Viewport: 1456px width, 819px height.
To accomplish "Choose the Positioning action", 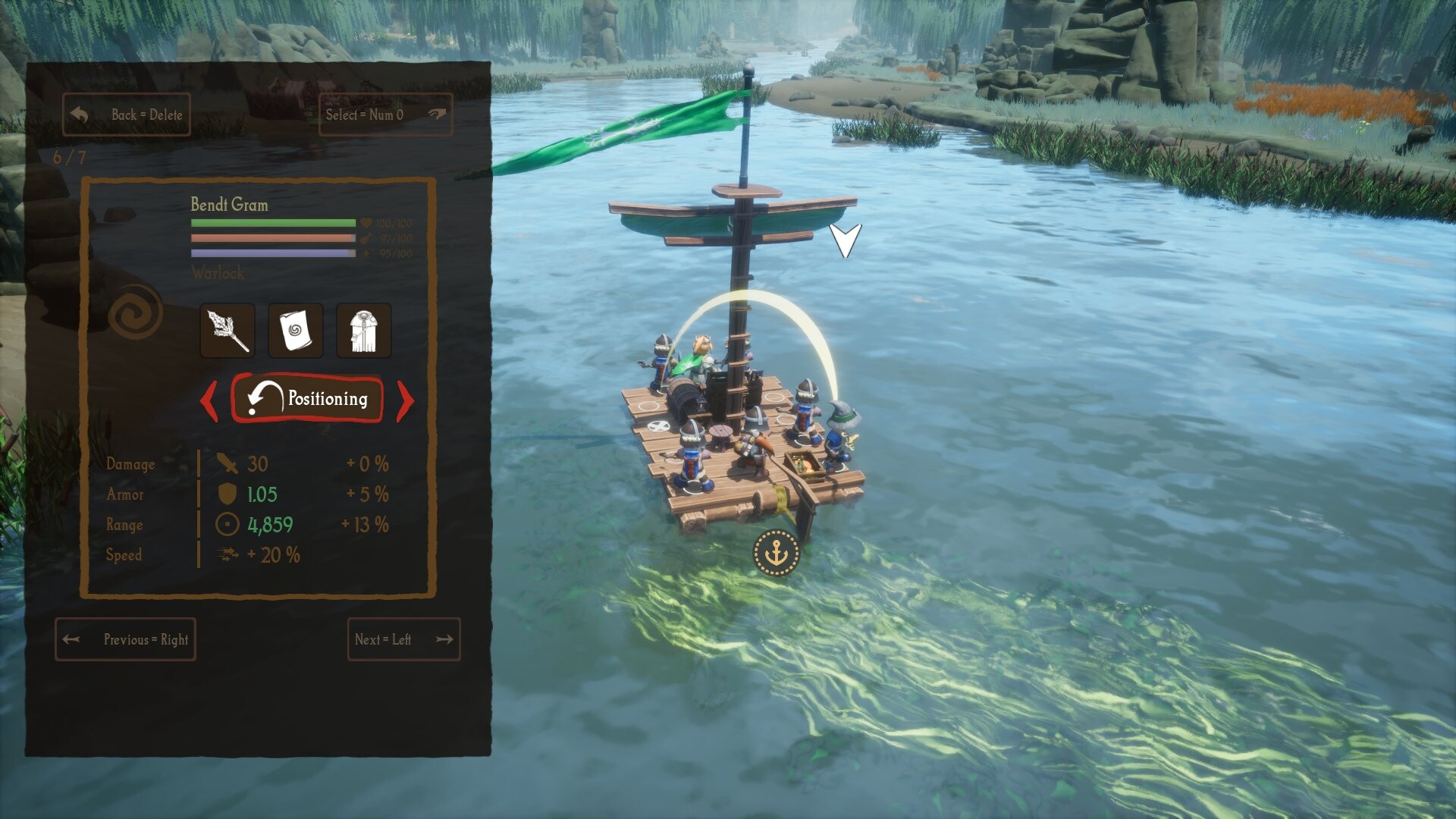I will (x=307, y=398).
